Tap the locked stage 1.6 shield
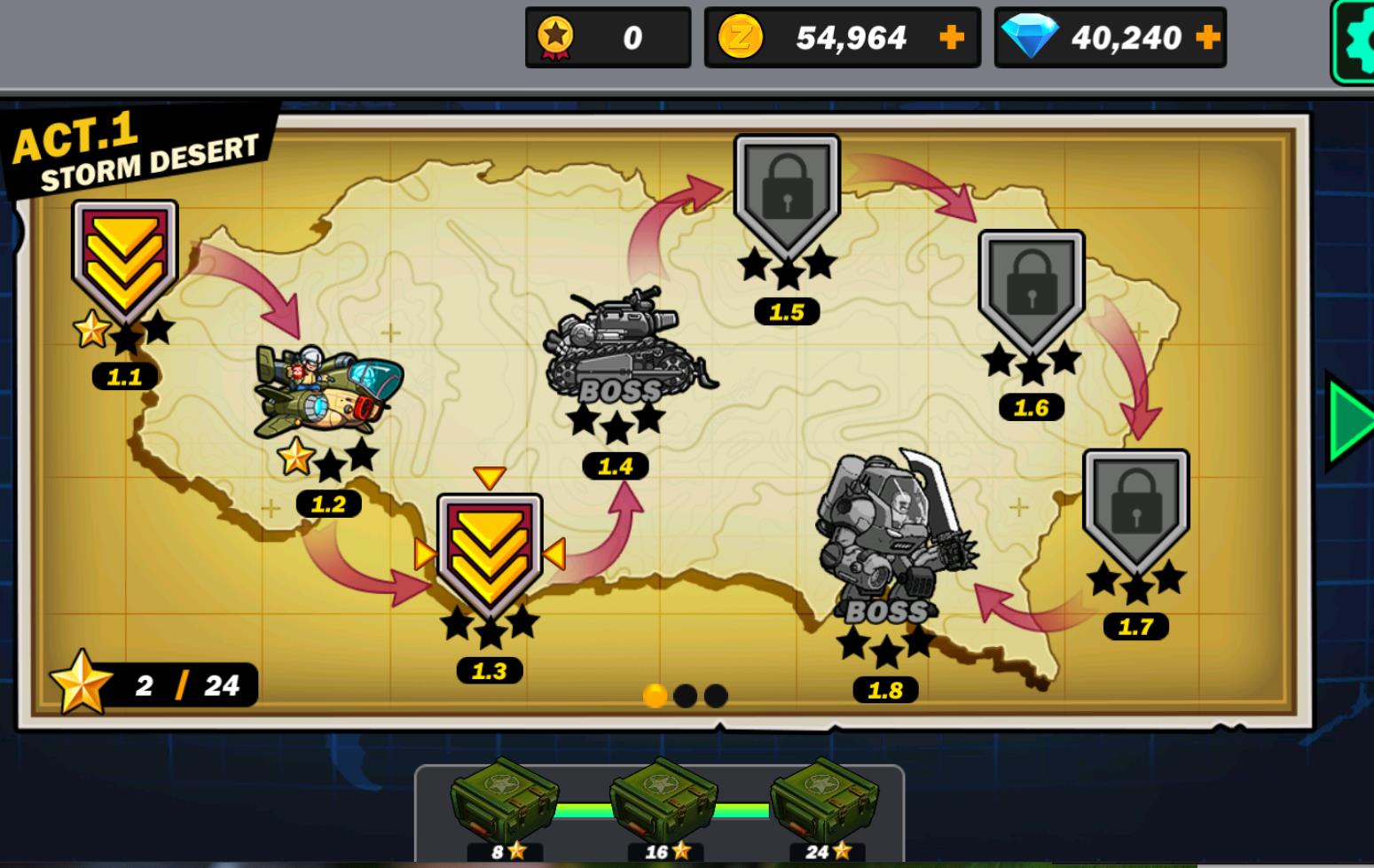The image size is (1374, 868). tap(1031, 290)
